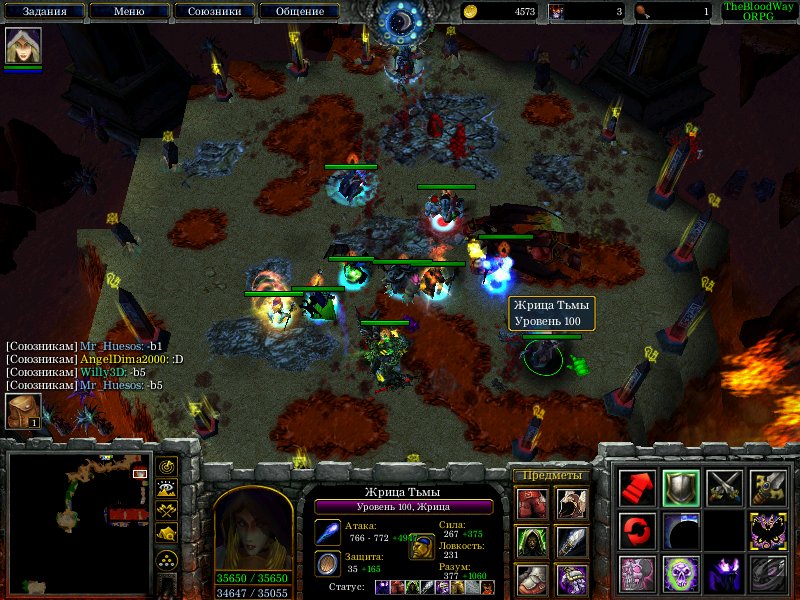Click the idle worker icon above minimap
The height and width of the screenshot is (600, 800).
pyautogui.click(x=23, y=412)
